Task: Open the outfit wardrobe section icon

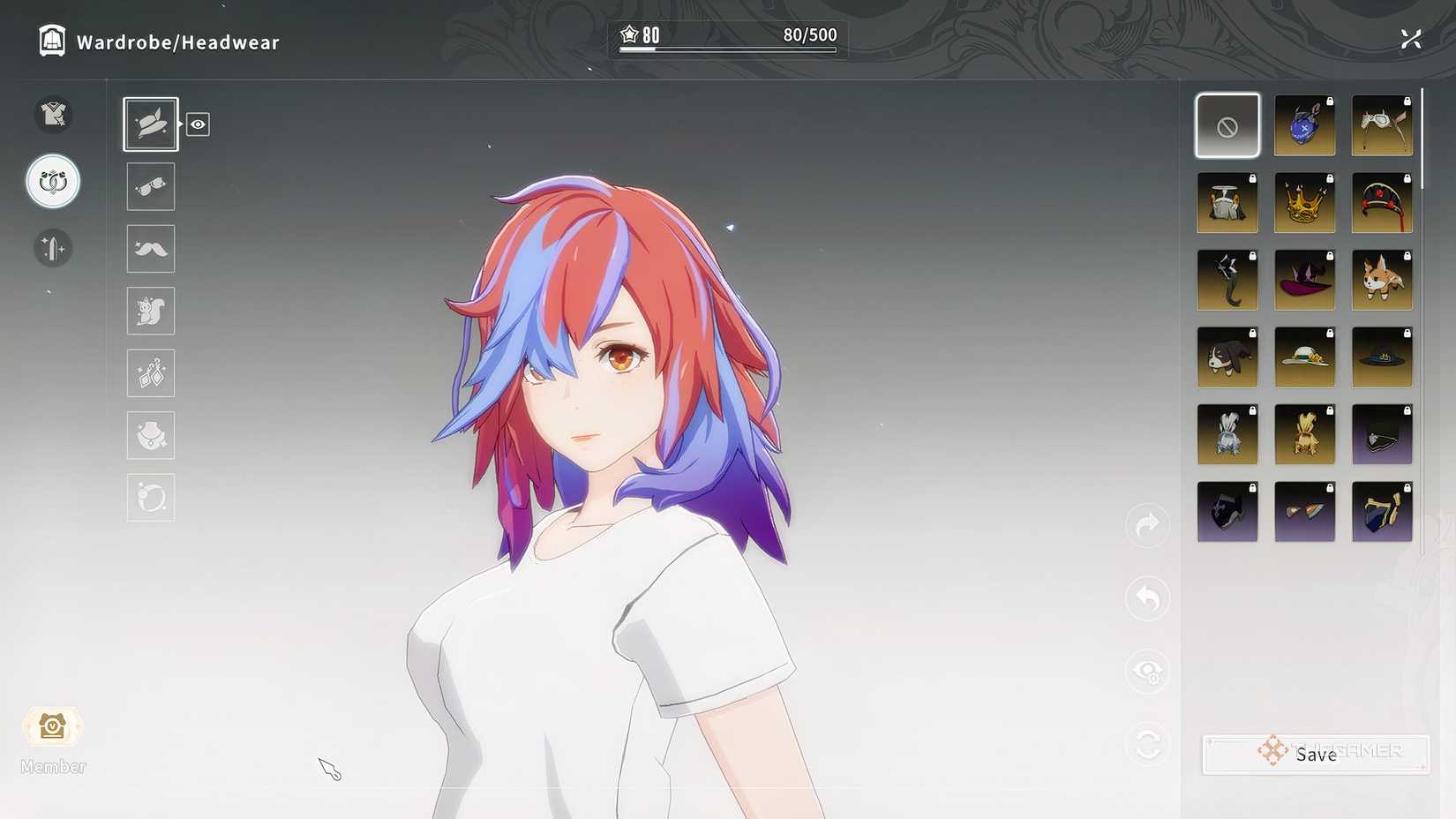Action: pos(53,115)
